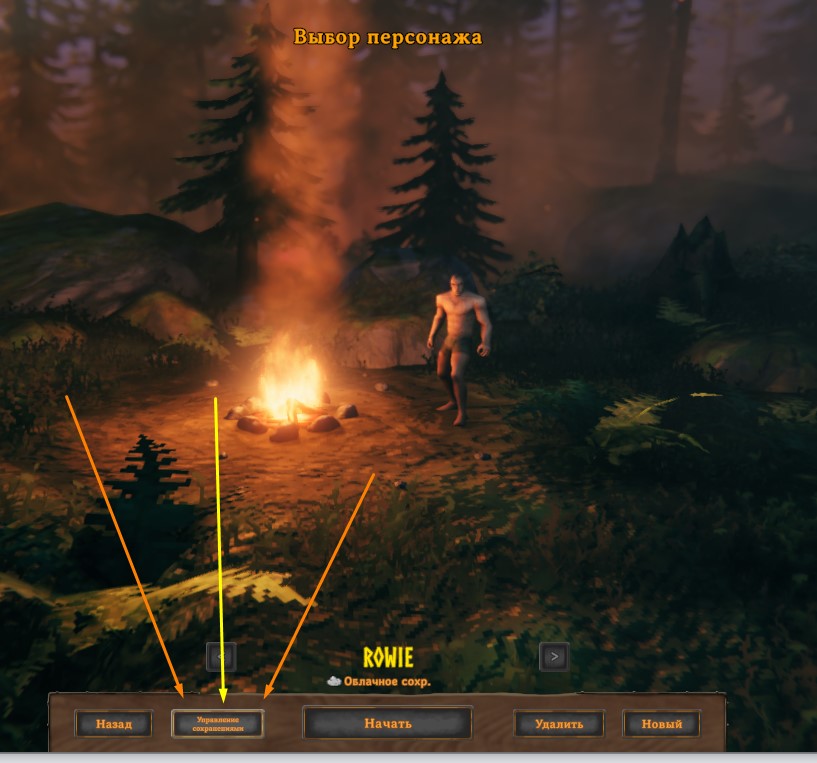The image size is (817, 763).
Task: Start the game with the Начать button
Action: coord(387,723)
